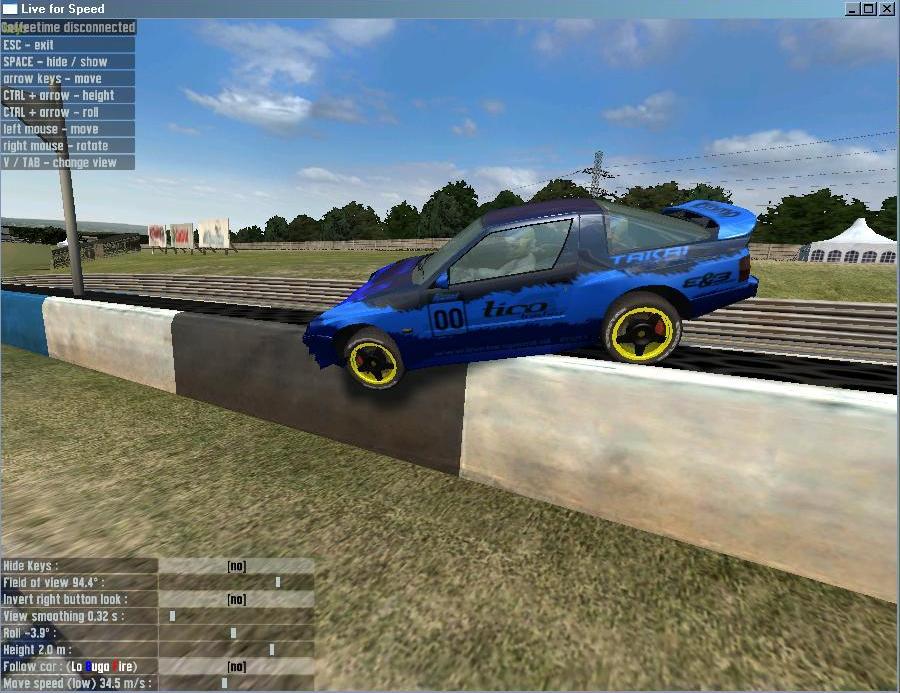Click the Field of view slider
The height and width of the screenshot is (693, 900).
pos(237,582)
